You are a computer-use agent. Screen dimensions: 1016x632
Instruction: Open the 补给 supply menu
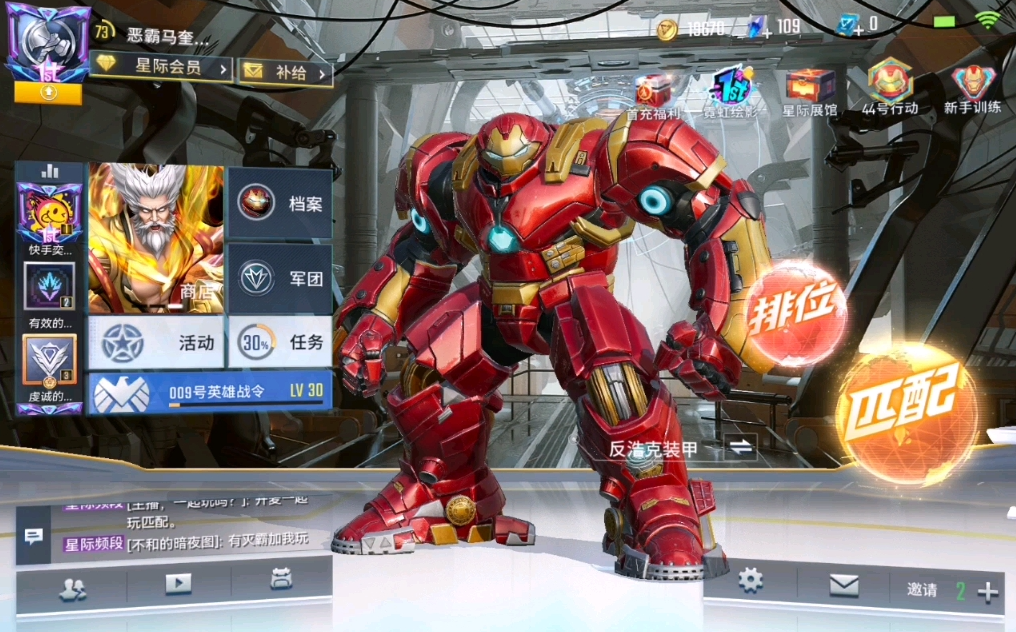(x=285, y=72)
